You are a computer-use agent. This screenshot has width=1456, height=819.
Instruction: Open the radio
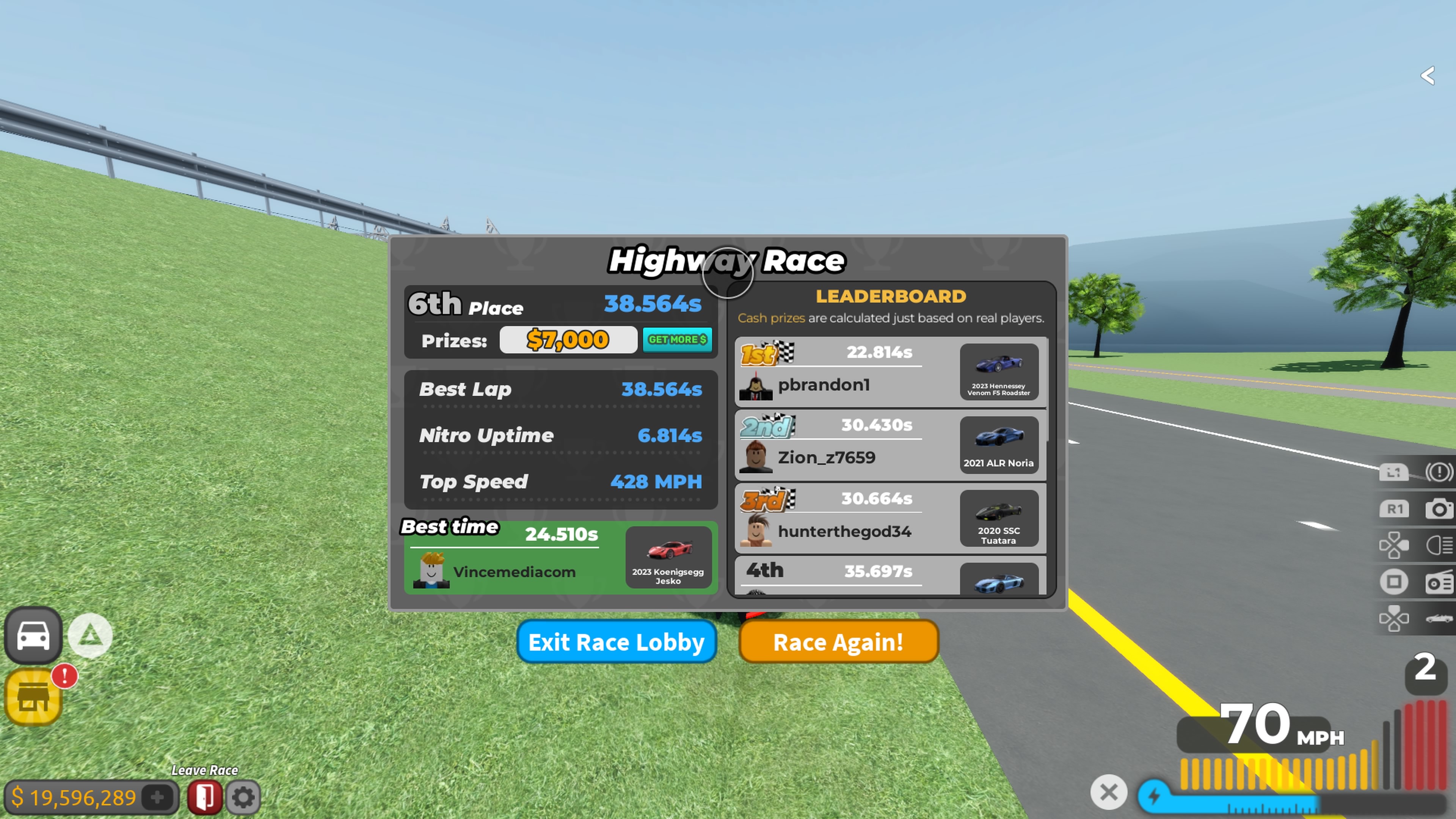tap(1439, 582)
